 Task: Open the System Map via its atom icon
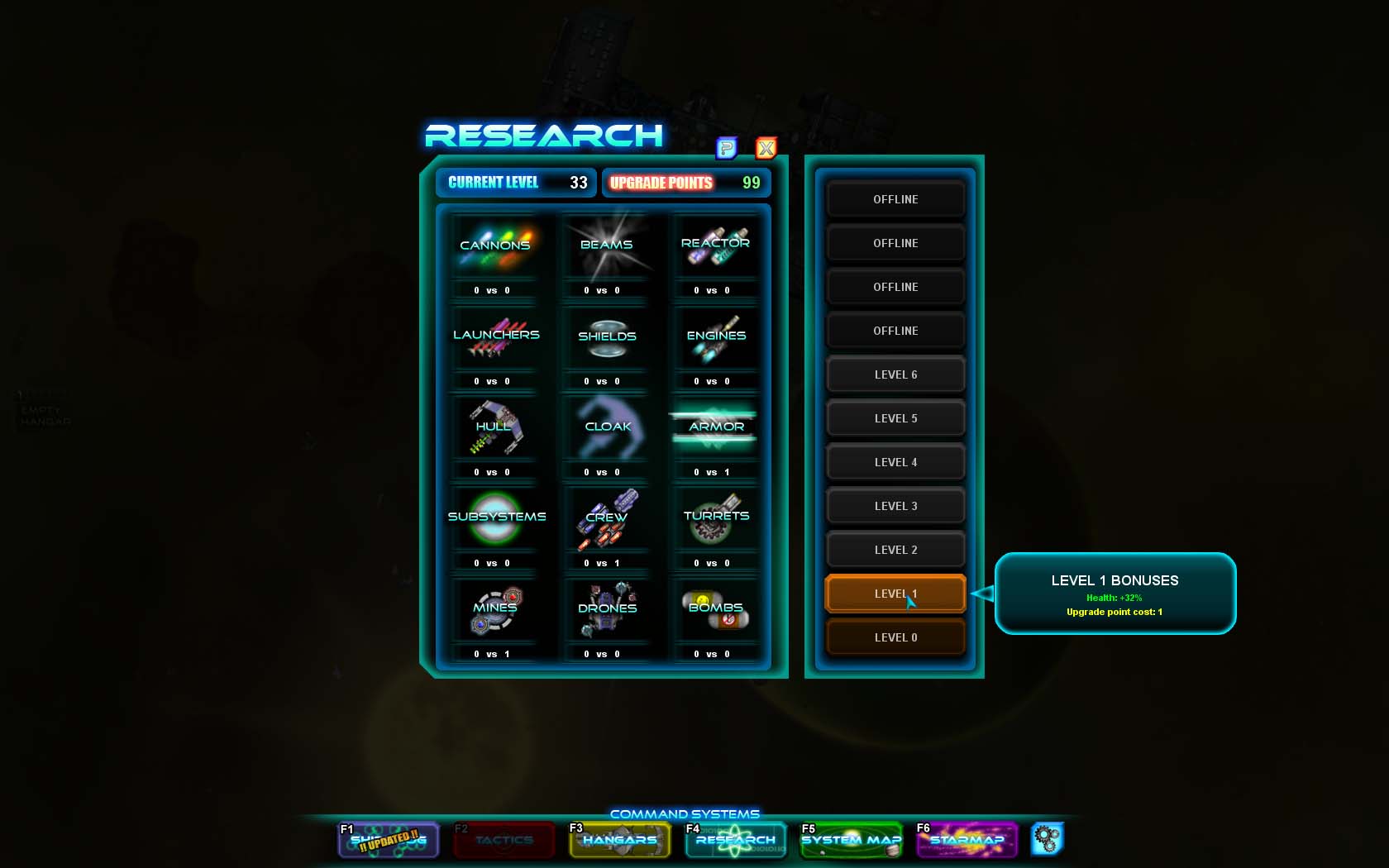coord(851,840)
